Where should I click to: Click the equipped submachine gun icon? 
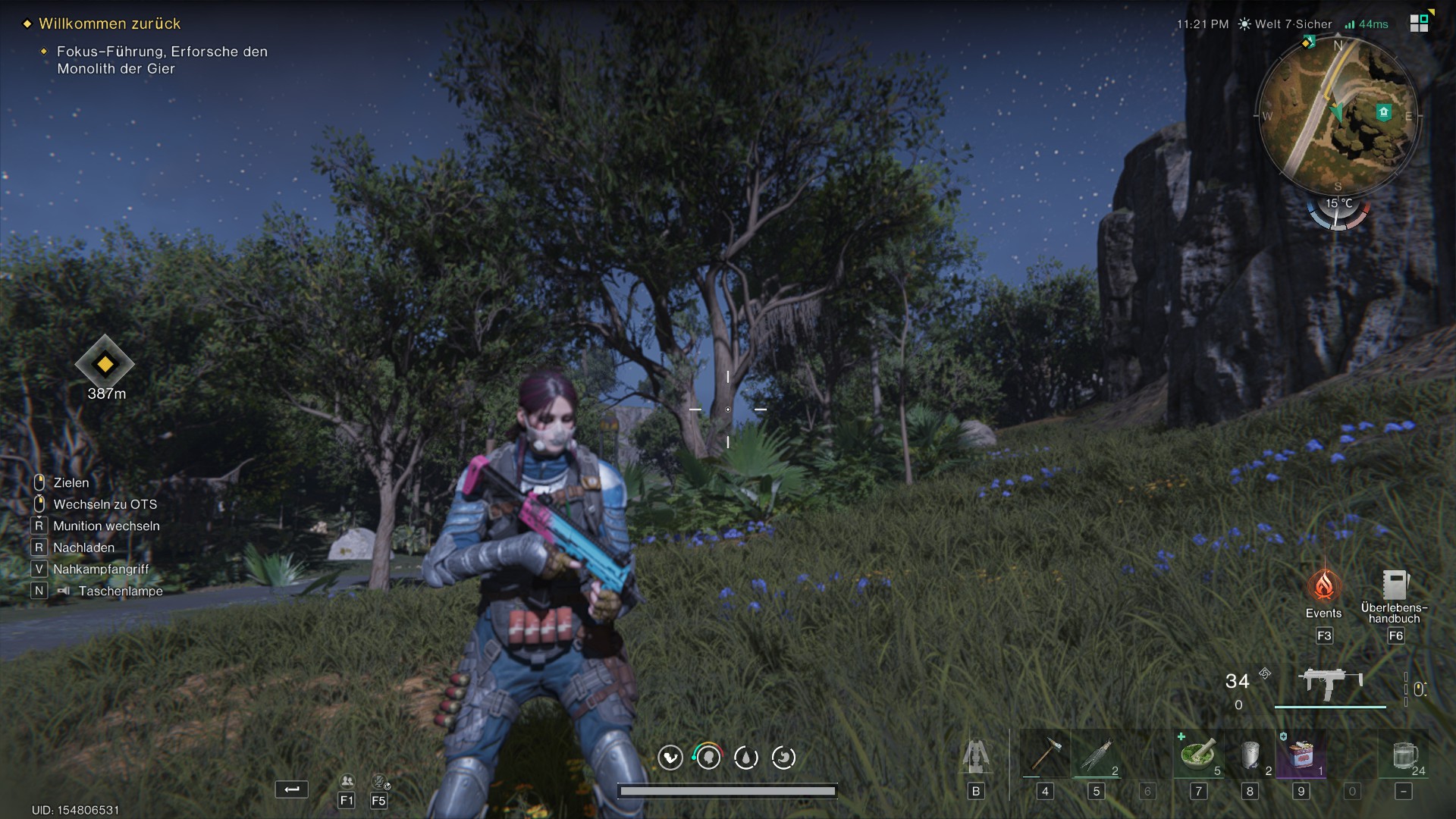tap(1330, 683)
